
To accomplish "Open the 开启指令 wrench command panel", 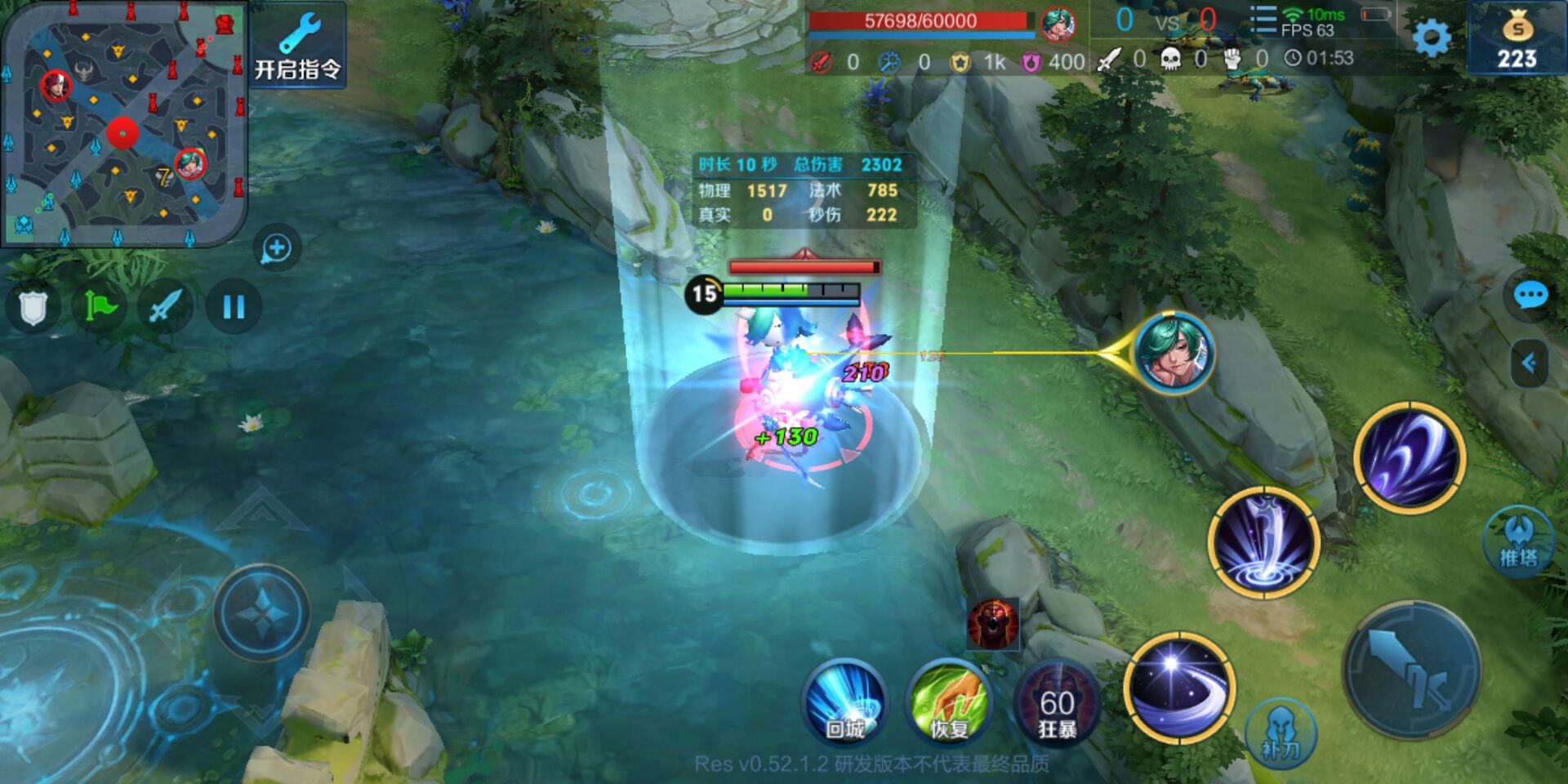I will coord(297,46).
